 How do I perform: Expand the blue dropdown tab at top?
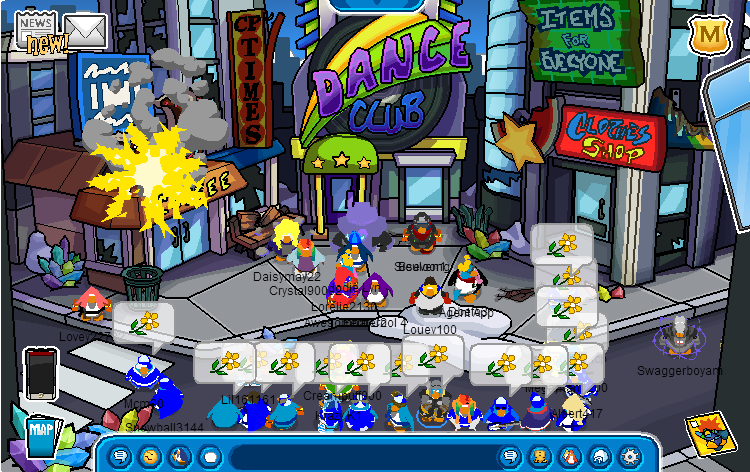tap(375, 5)
